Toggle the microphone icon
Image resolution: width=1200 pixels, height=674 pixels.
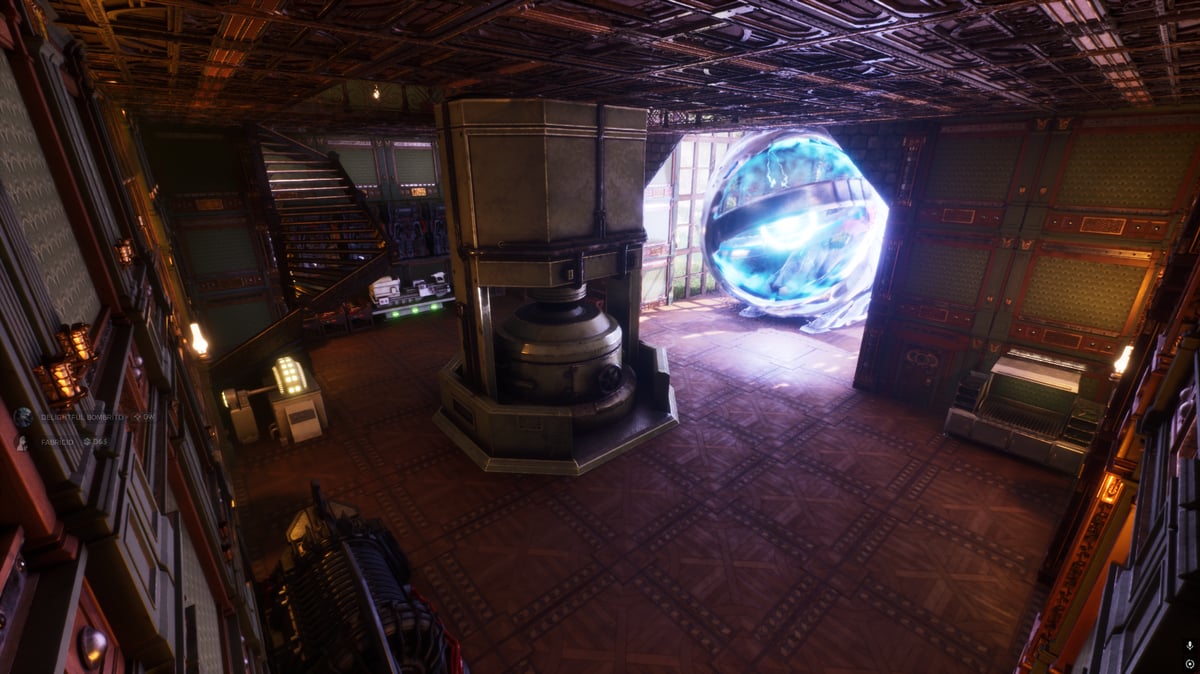click(1189, 646)
